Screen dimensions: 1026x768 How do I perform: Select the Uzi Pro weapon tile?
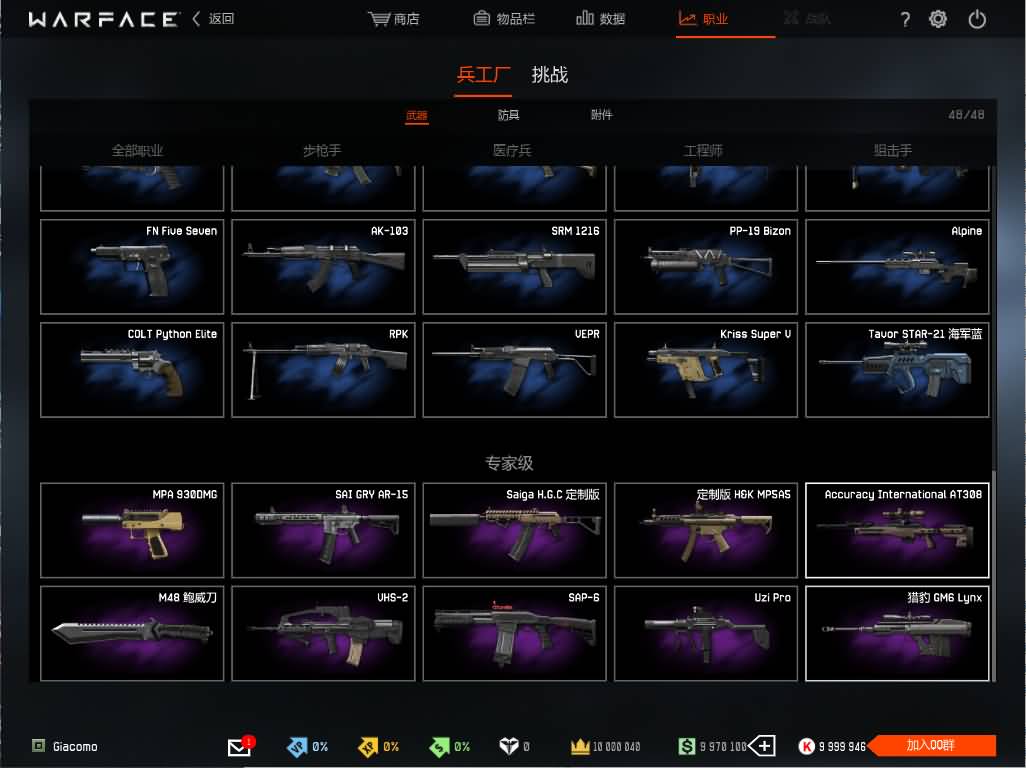click(705, 633)
